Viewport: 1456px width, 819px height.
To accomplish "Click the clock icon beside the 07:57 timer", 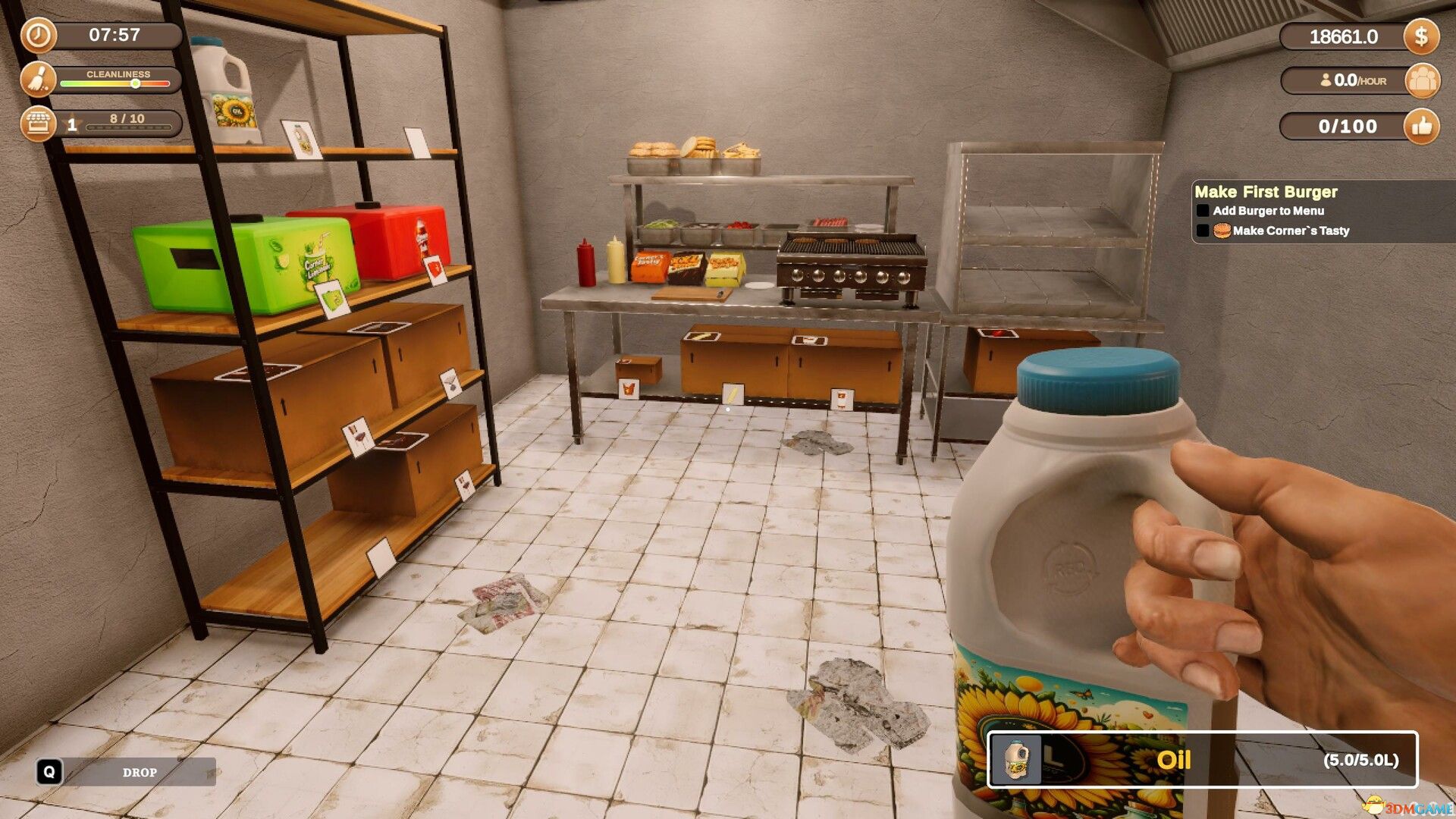I will click(38, 36).
